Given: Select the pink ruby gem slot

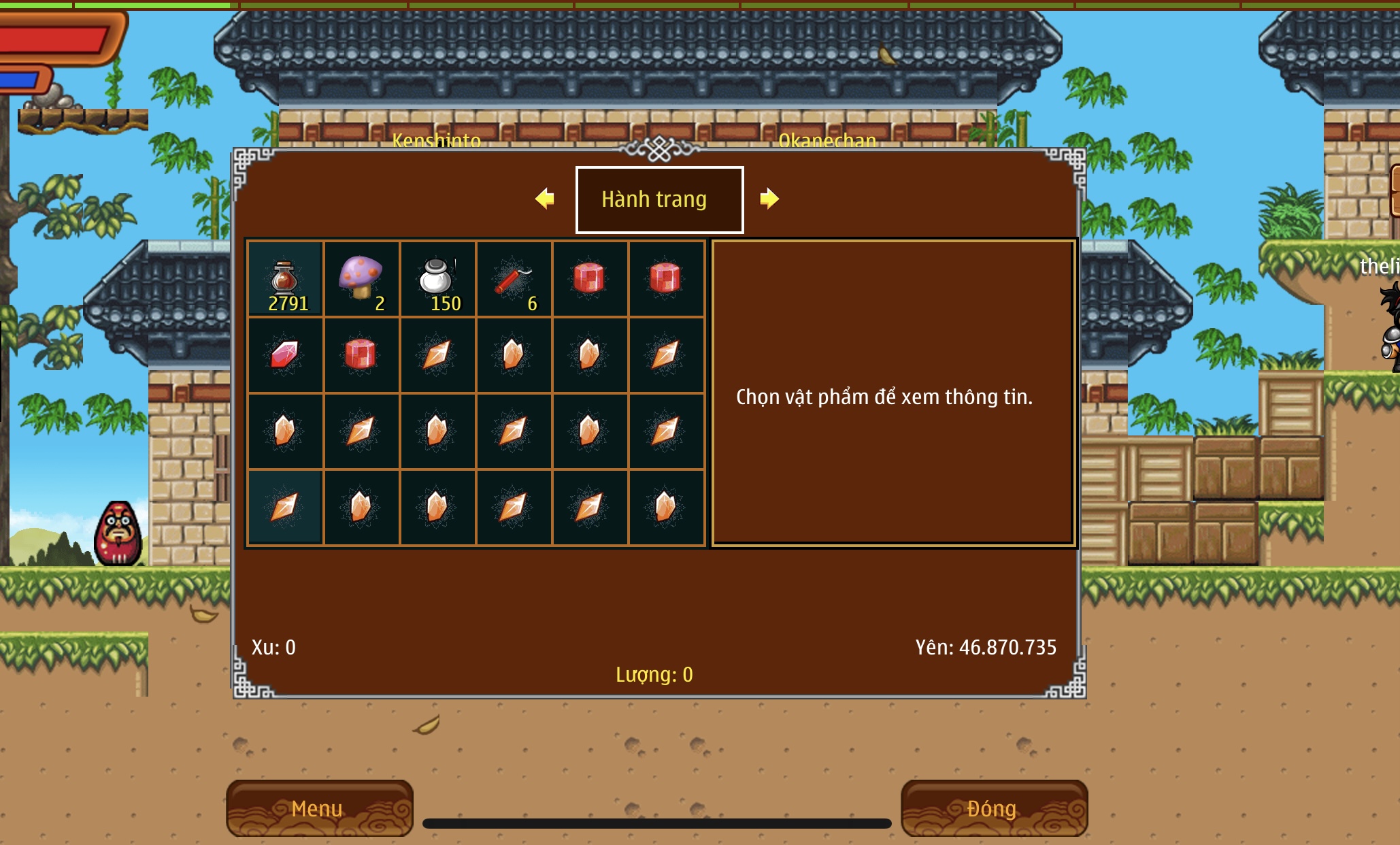Looking at the screenshot, I should pyautogui.click(x=285, y=355).
